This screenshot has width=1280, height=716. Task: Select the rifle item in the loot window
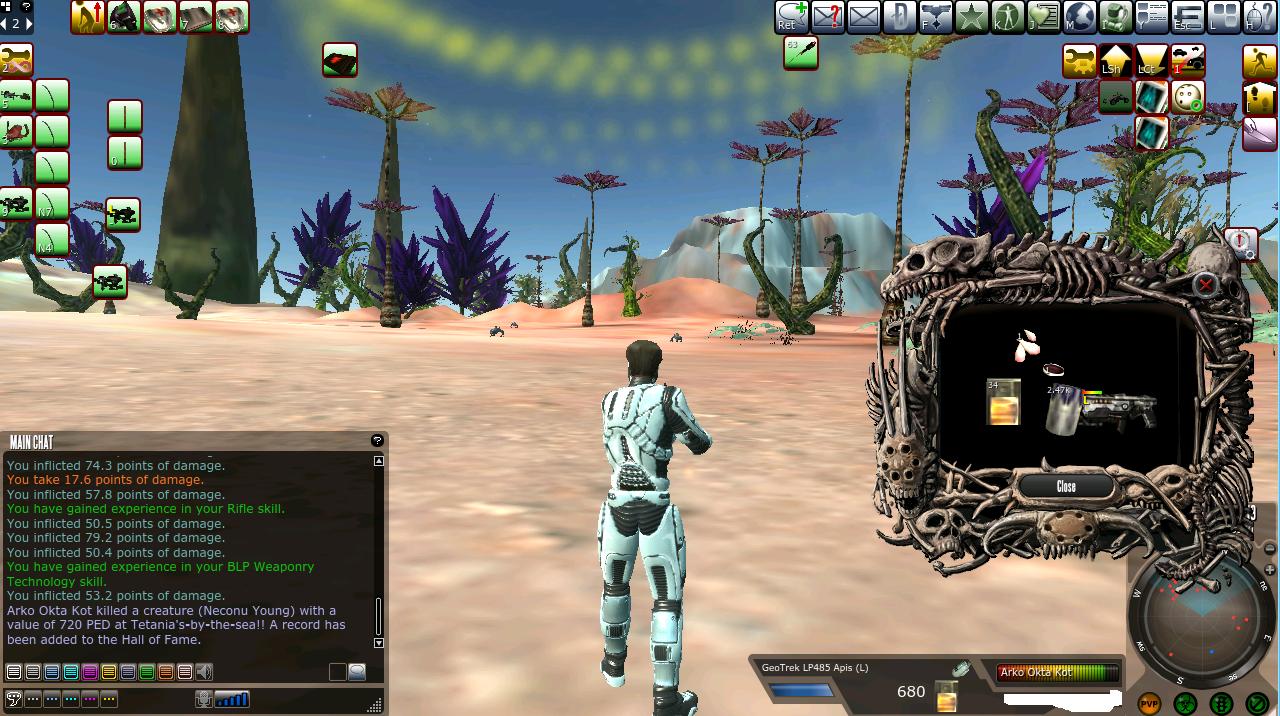tap(1122, 408)
